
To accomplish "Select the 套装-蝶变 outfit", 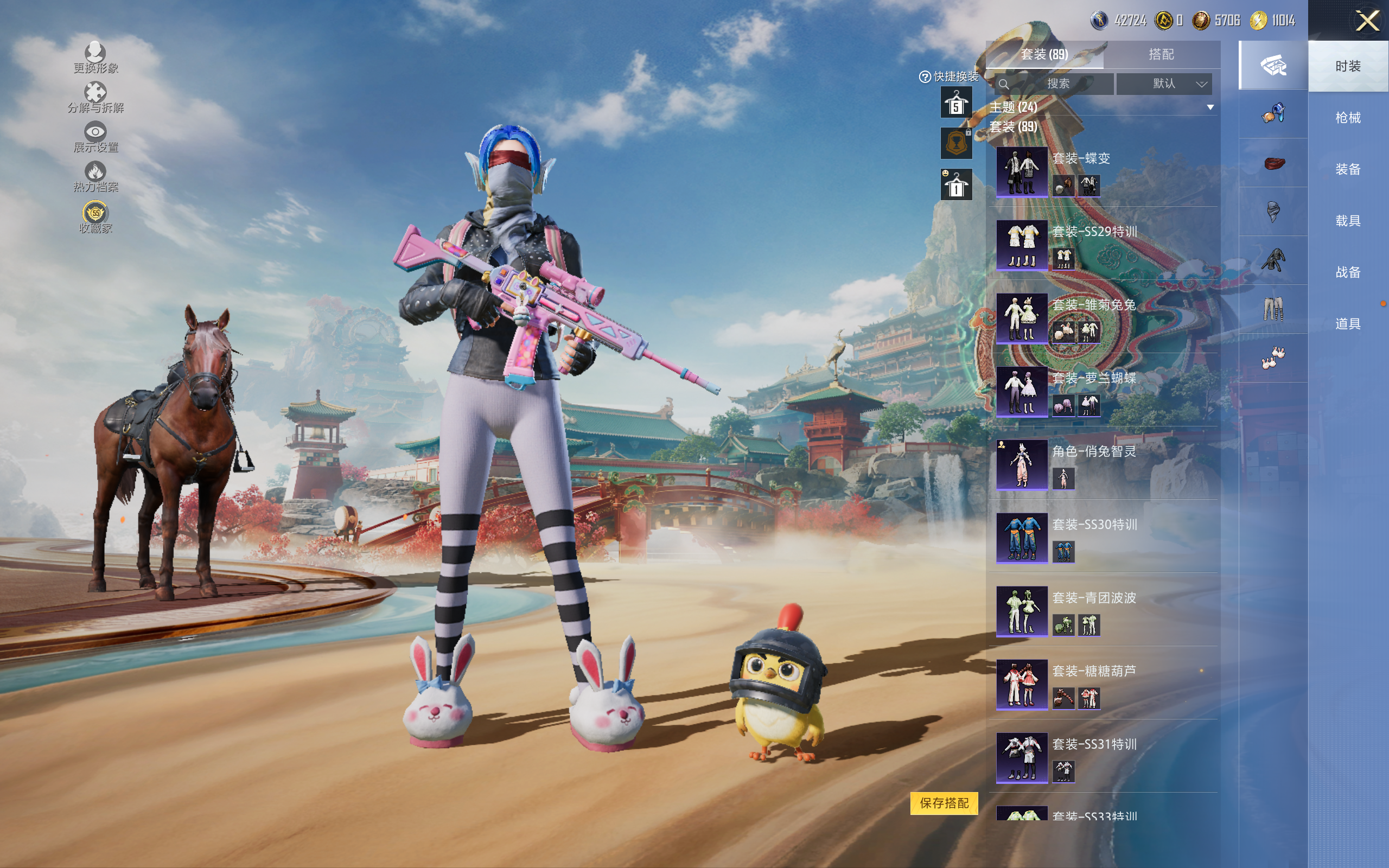I will [1022, 171].
